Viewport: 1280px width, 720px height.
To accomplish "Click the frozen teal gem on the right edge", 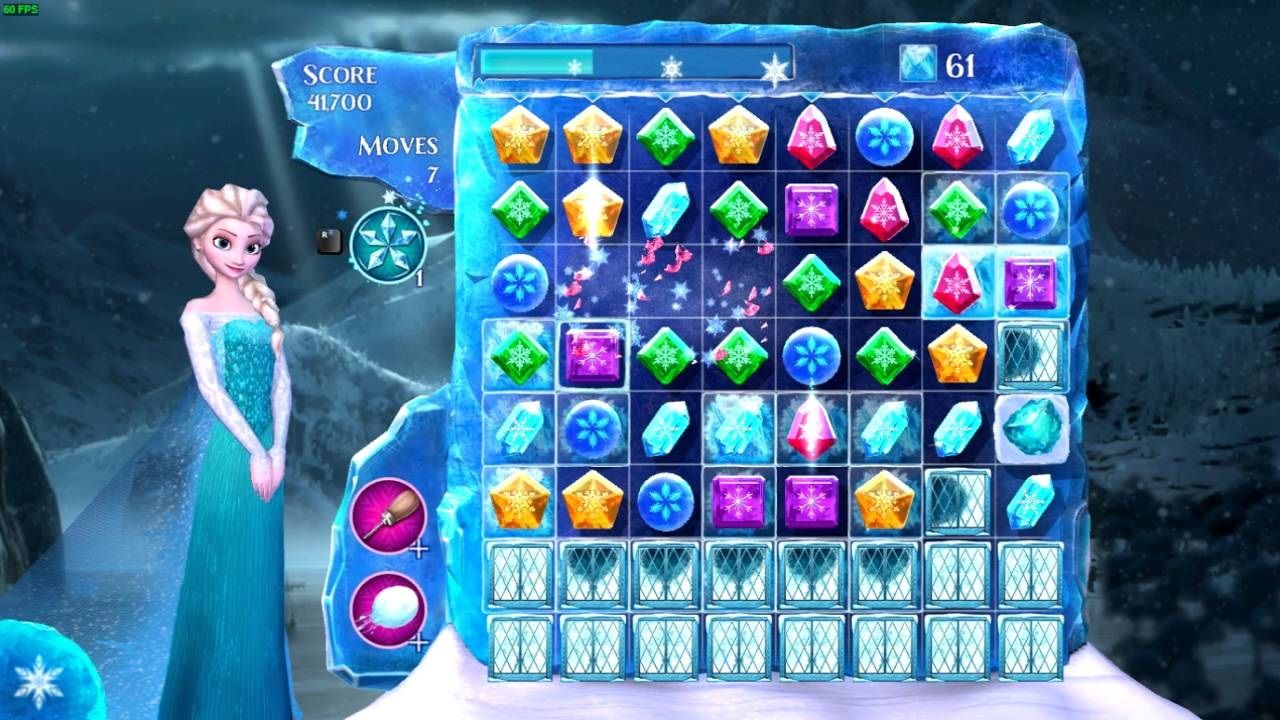I will coord(1034,430).
